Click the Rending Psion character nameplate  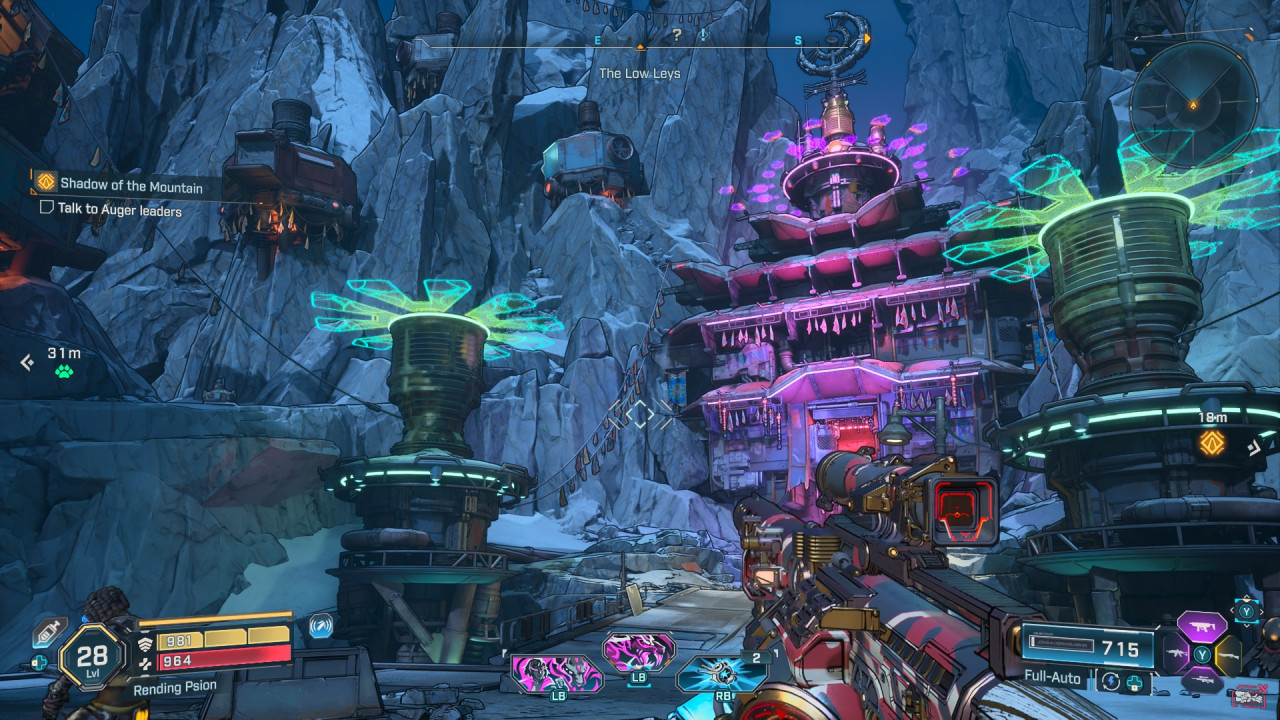[x=175, y=686]
